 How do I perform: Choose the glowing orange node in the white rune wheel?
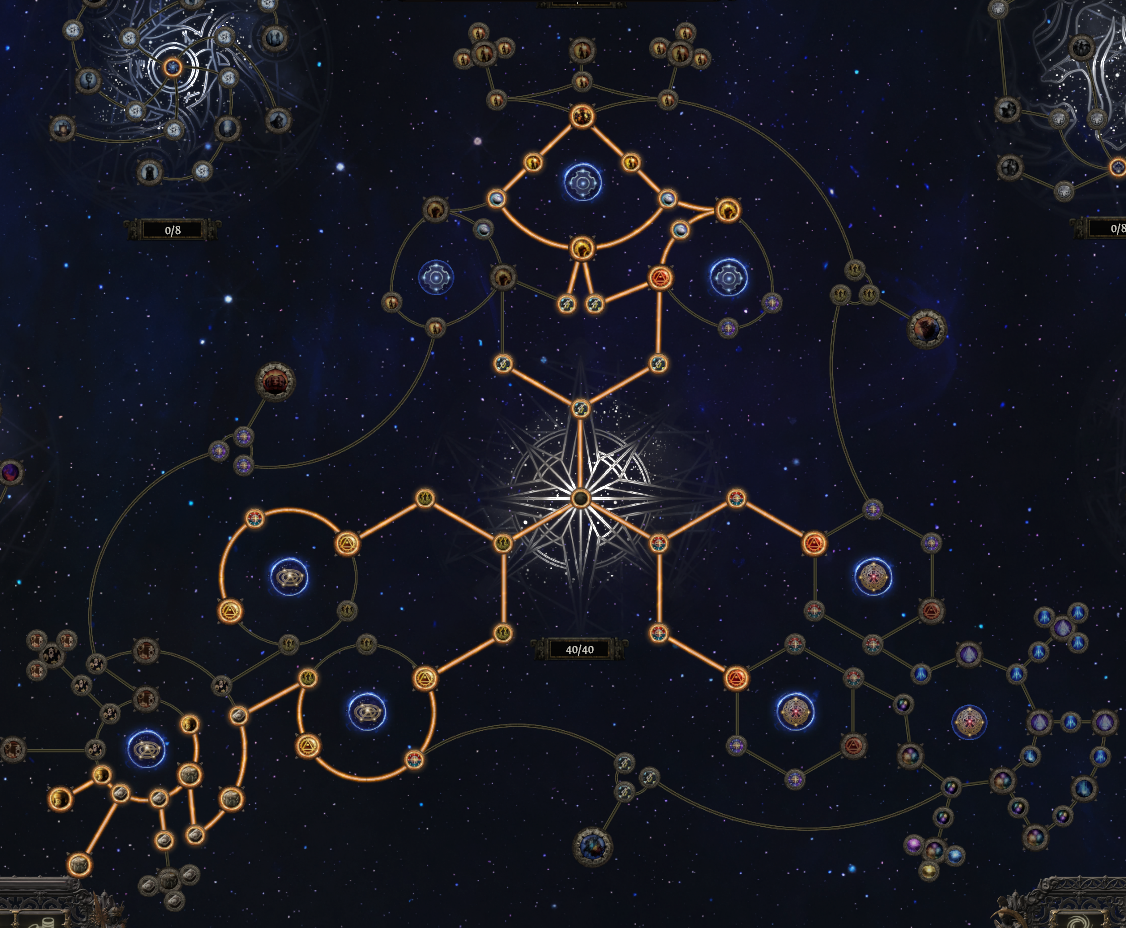click(x=172, y=67)
